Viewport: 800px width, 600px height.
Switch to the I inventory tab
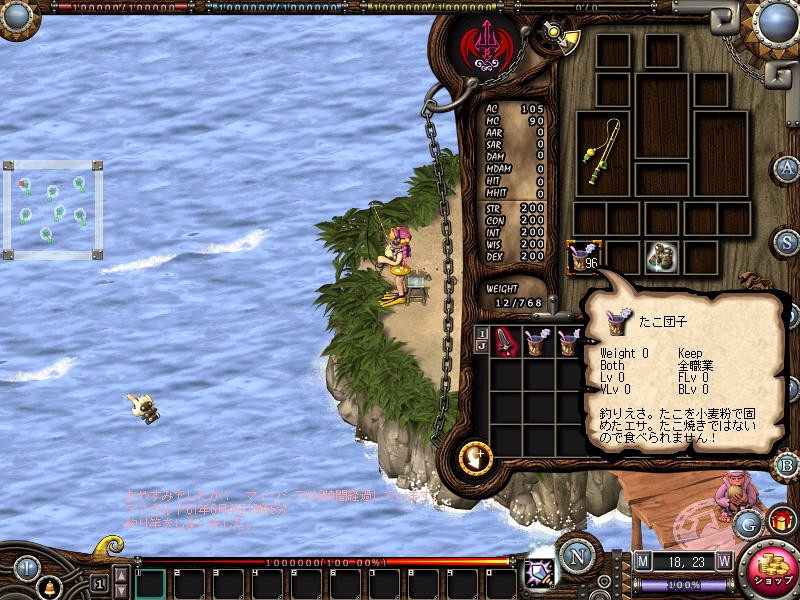481,333
